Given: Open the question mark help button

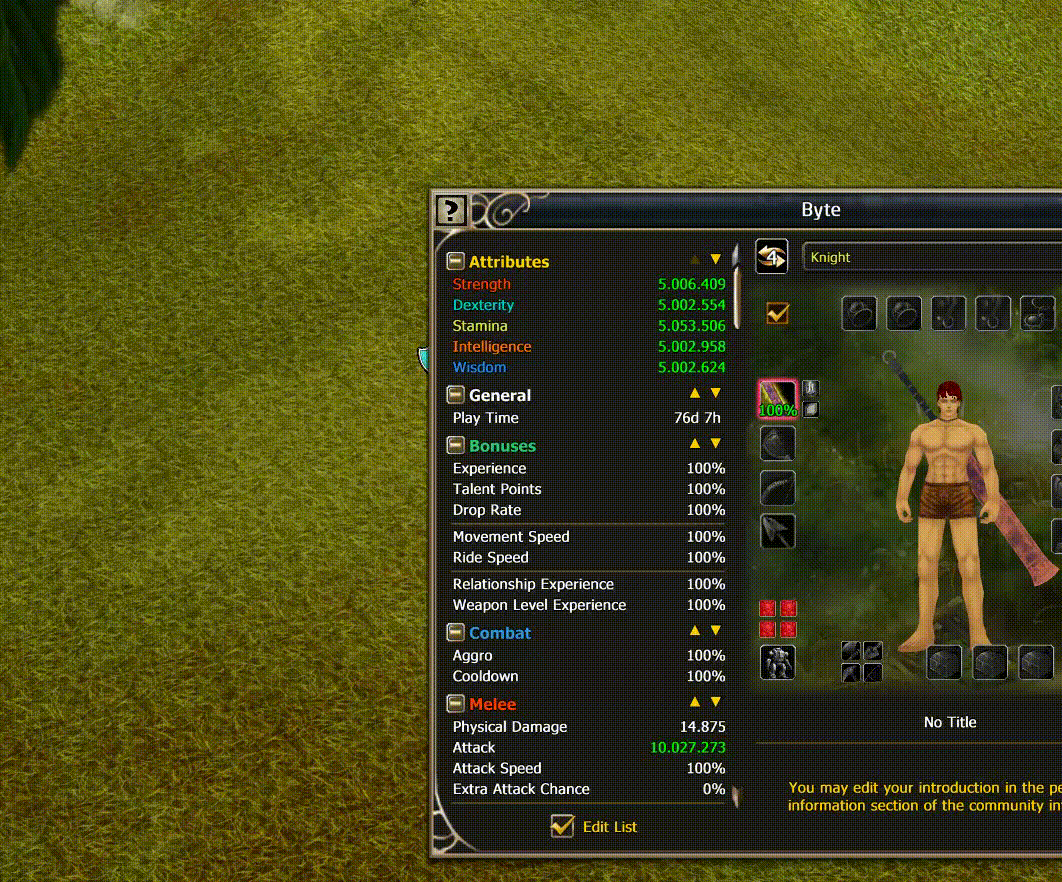Looking at the screenshot, I should (451, 211).
